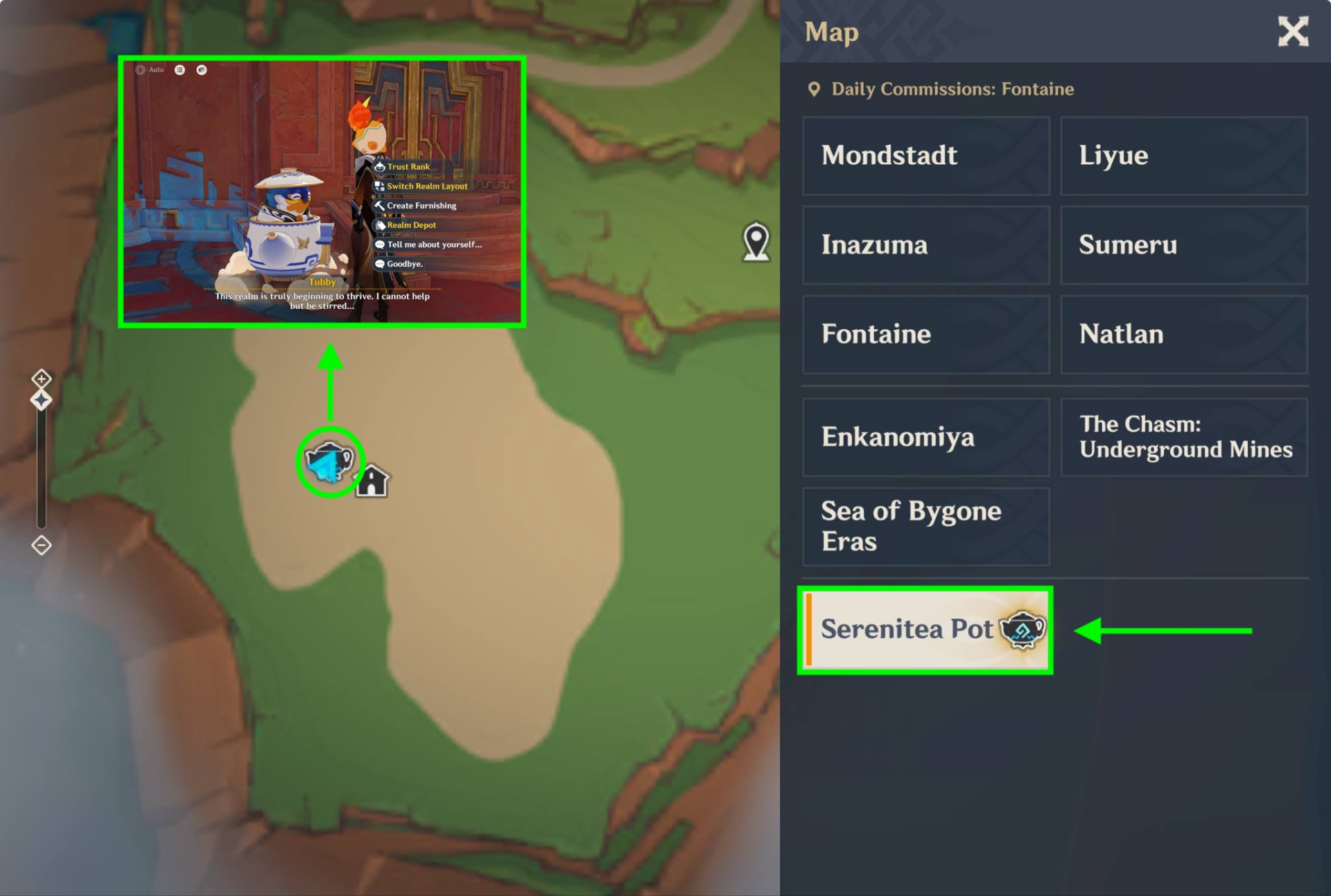This screenshot has height=896, width=1331.
Task: Click the house marker on map
Action: tap(372, 480)
